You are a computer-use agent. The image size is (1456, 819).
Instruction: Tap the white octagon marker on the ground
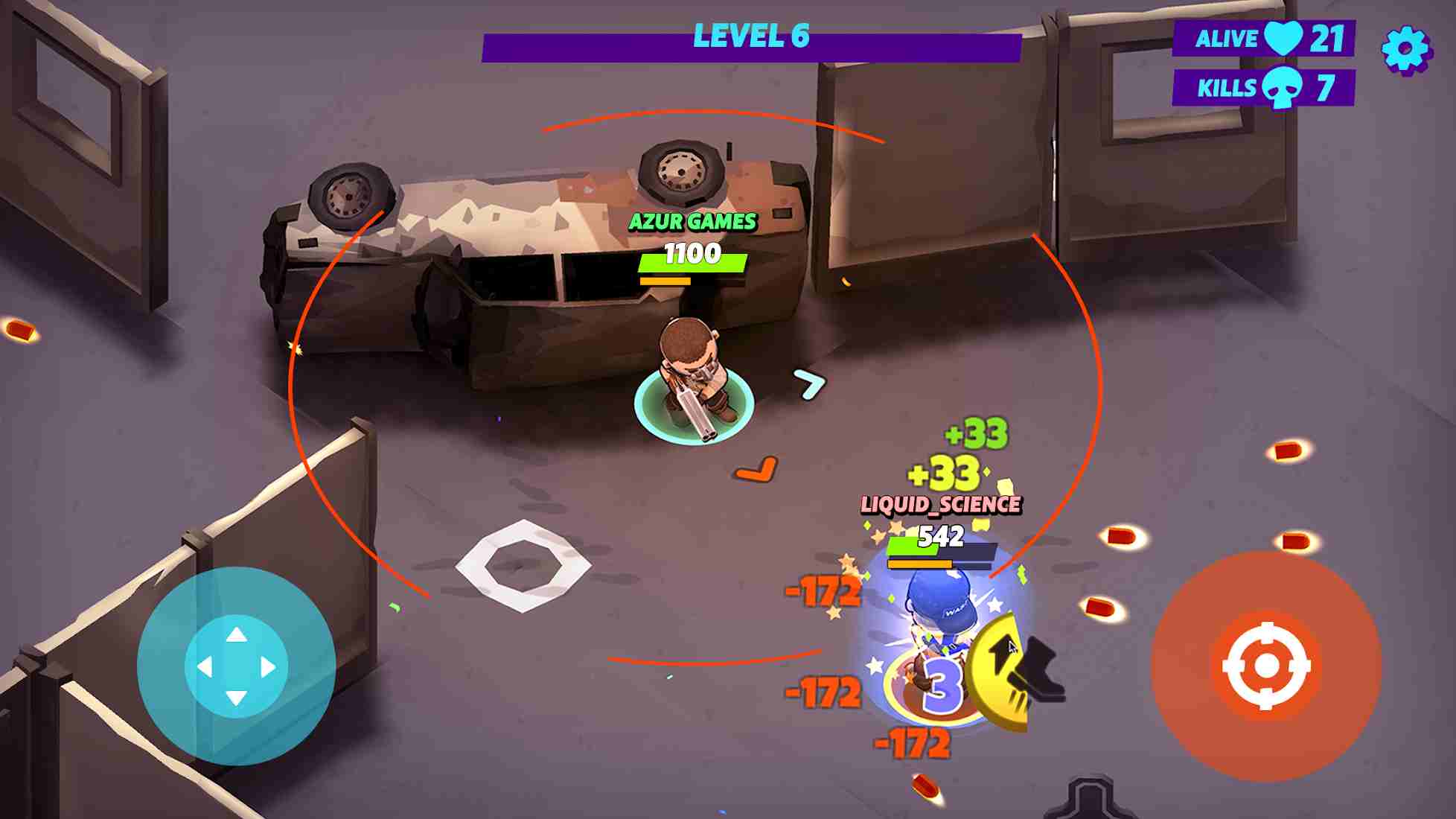(523, 566)
